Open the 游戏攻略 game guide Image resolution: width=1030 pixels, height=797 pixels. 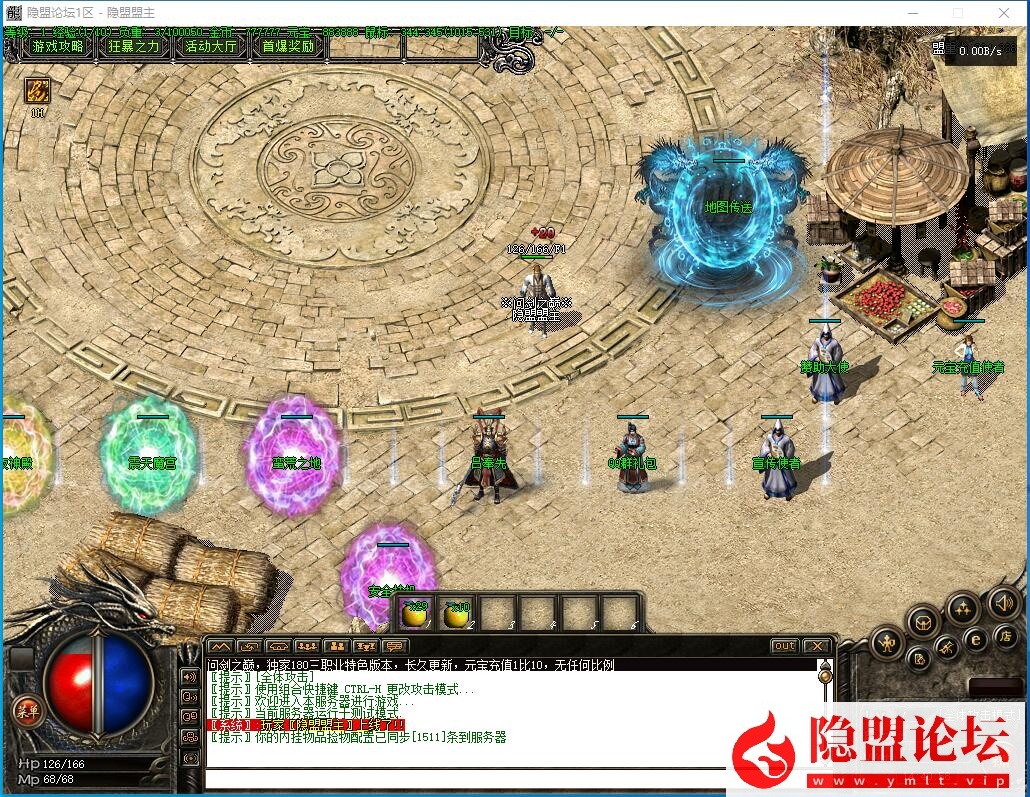click(57, 46)
